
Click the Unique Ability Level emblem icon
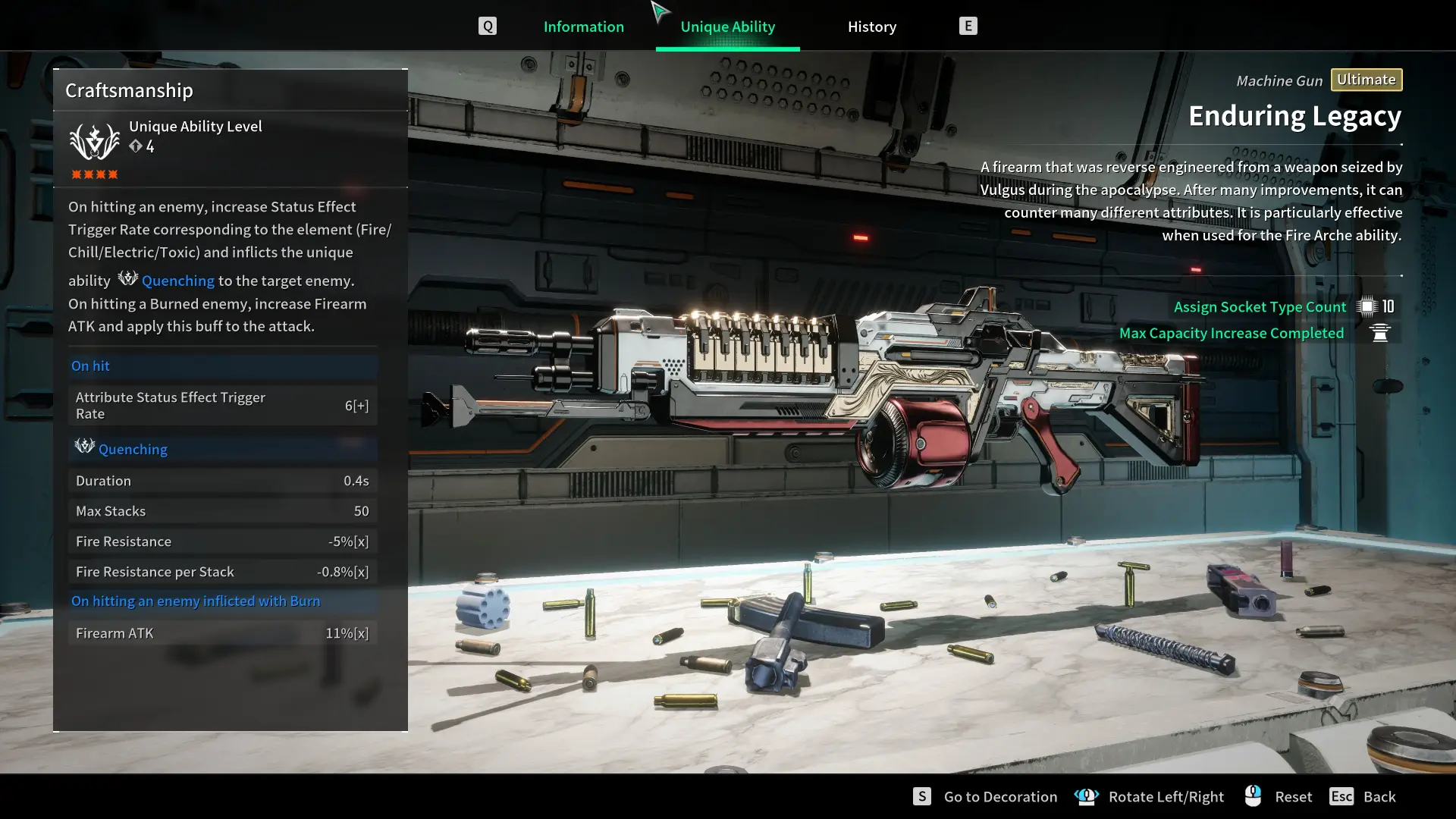click(94, 141)
